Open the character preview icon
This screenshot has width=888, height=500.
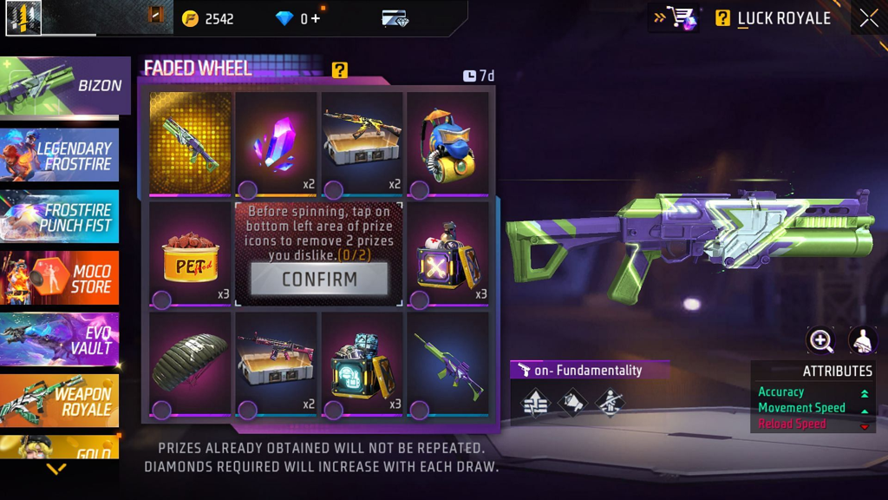(862, 341)
